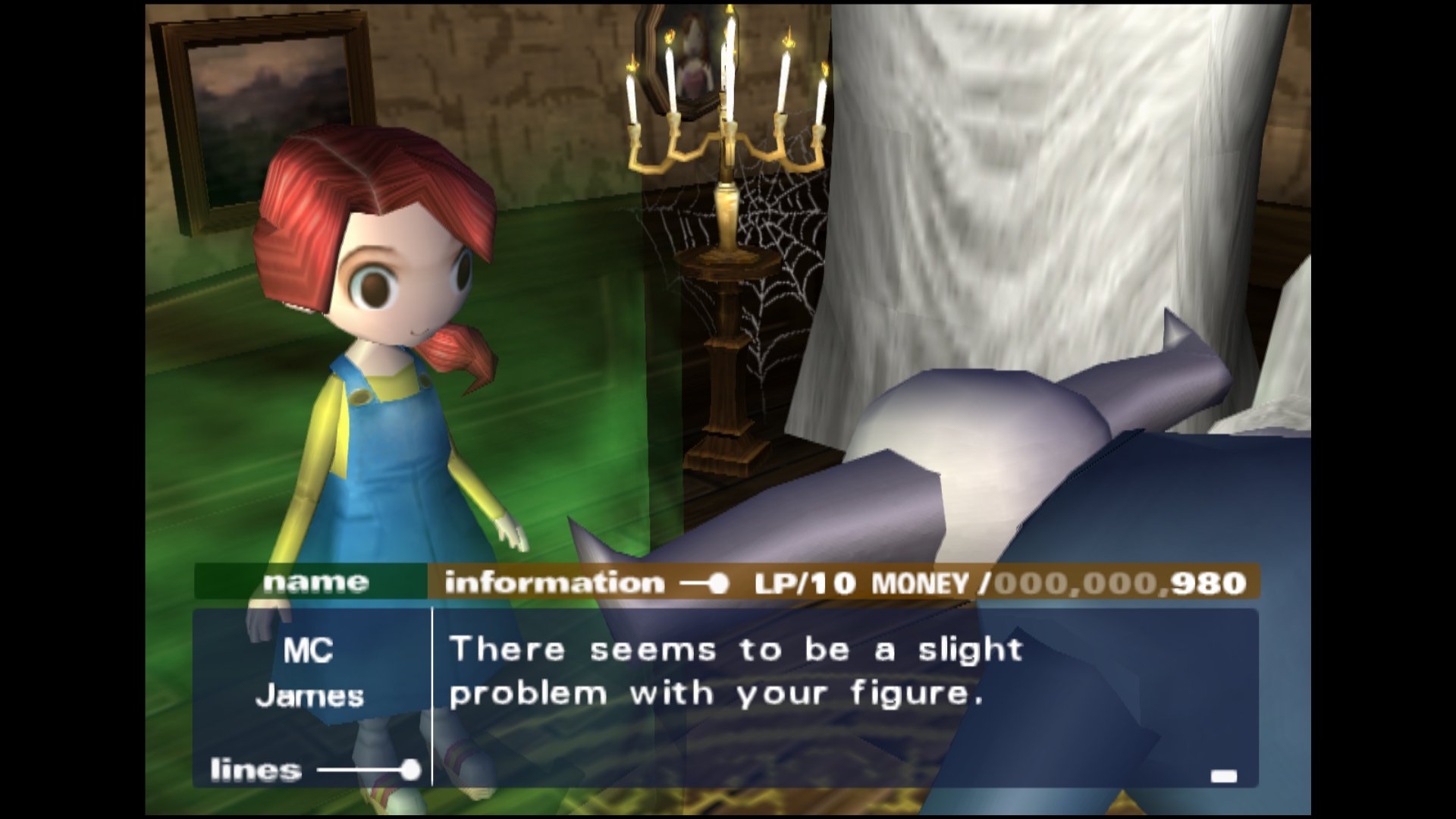Advance dialogue via the white continue marker
Viewport: 1456px width, 819px height.
click(1223, 776)
